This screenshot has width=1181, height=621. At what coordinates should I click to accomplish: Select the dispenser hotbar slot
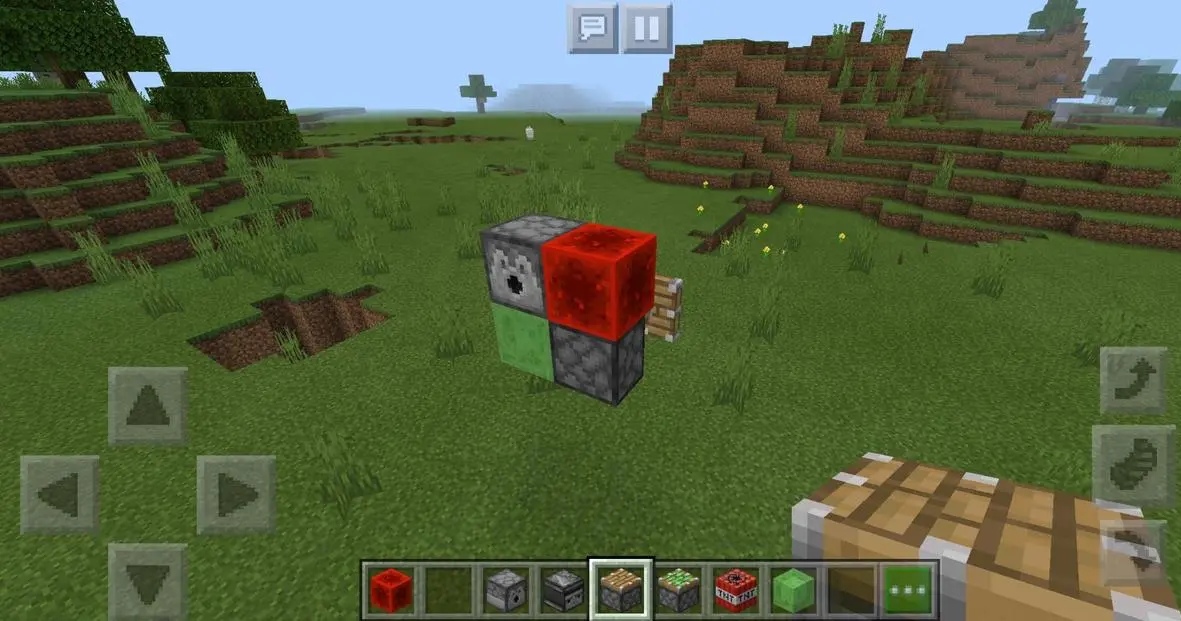click(x=505, y=590)
